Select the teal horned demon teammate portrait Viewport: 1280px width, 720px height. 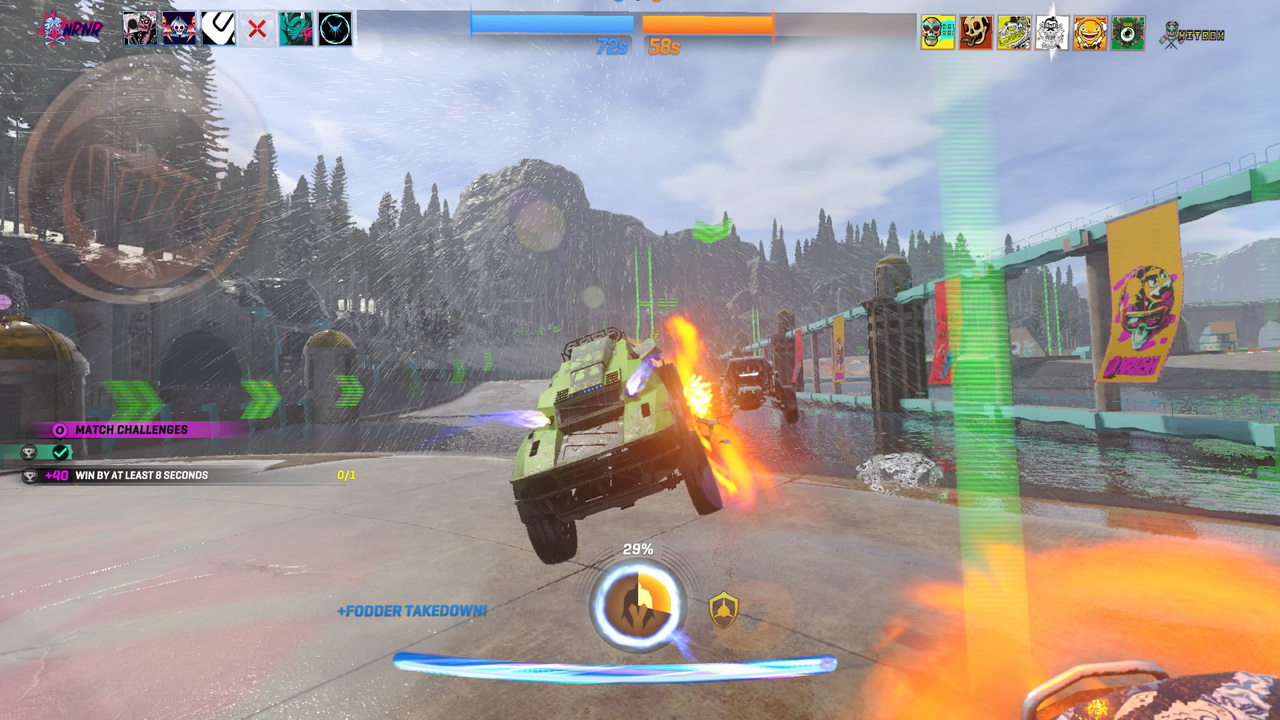[296, 29]
